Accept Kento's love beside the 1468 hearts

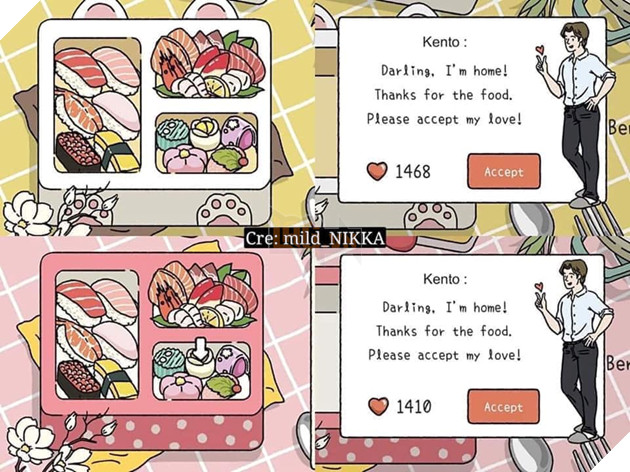pyautogui.click(x=503, y=172)
